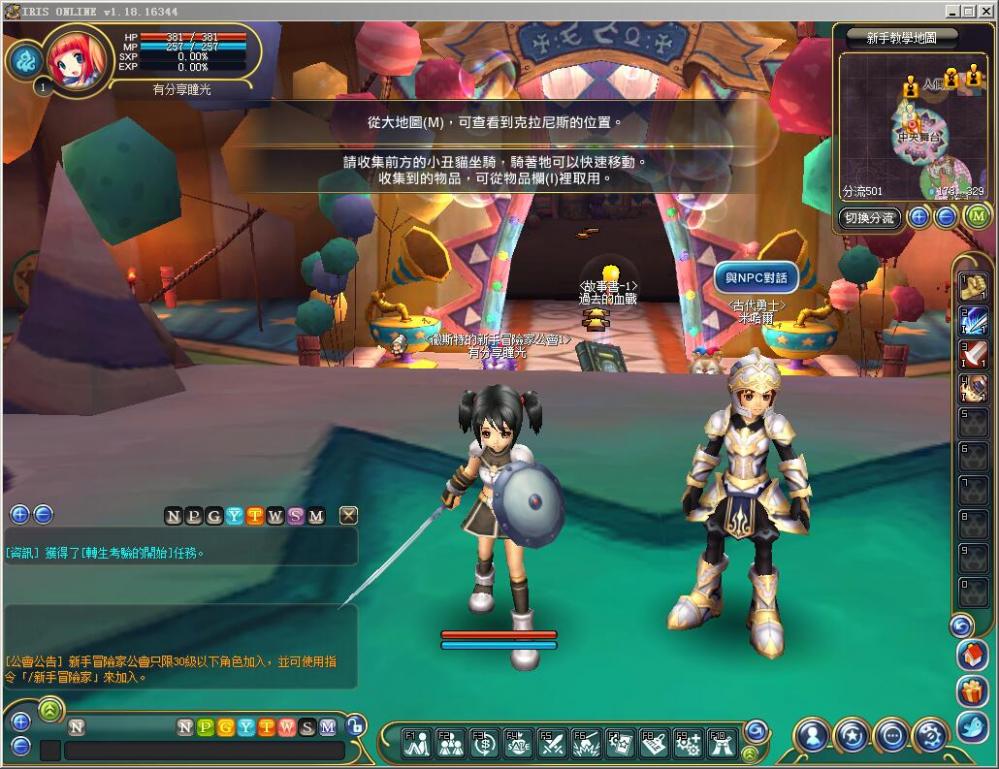Activate the golden fist skill in slot 1
The width and height of the screenshot is (999, 769).
(974, 288)
